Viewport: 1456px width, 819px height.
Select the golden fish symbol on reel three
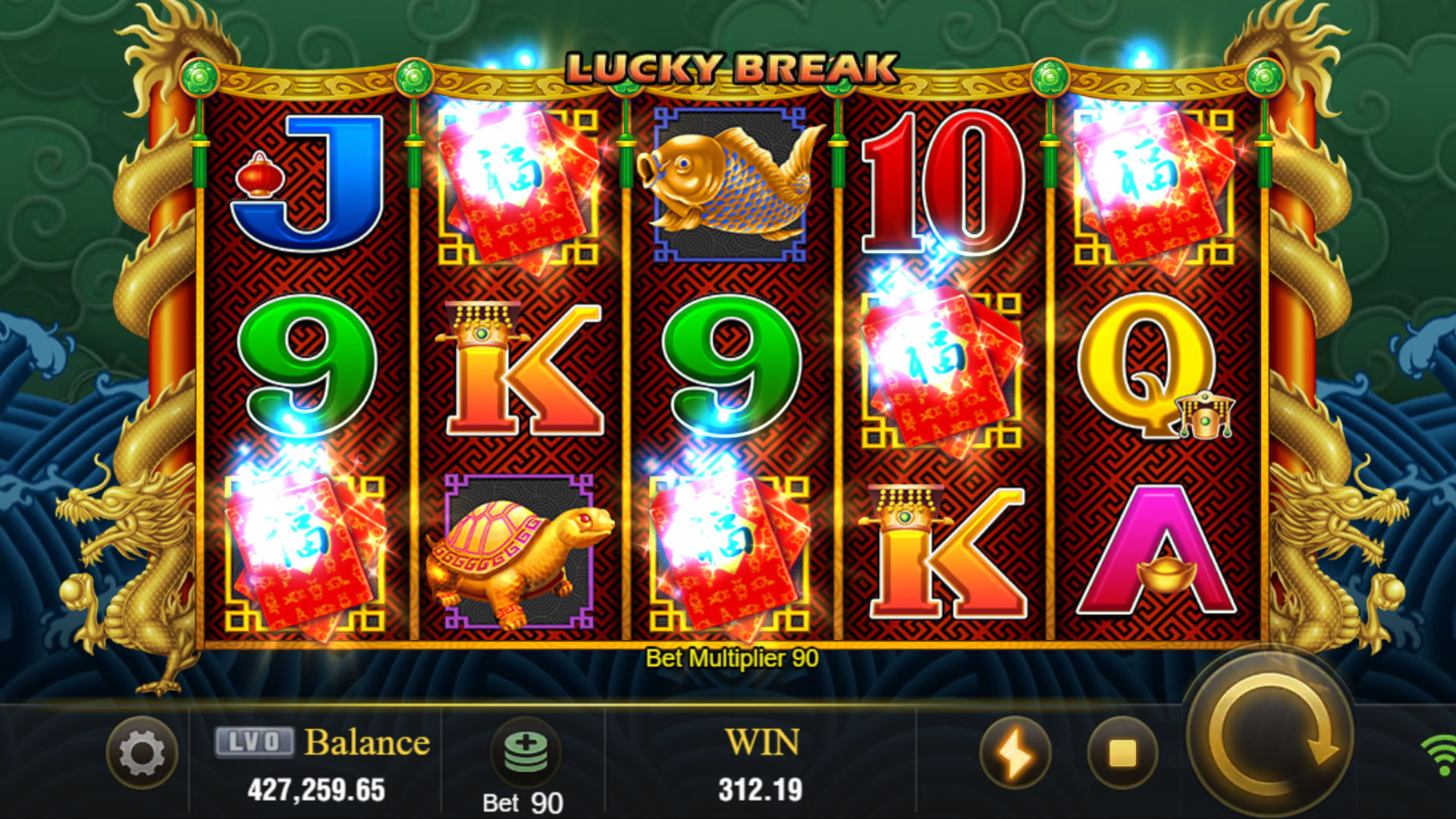730,185
